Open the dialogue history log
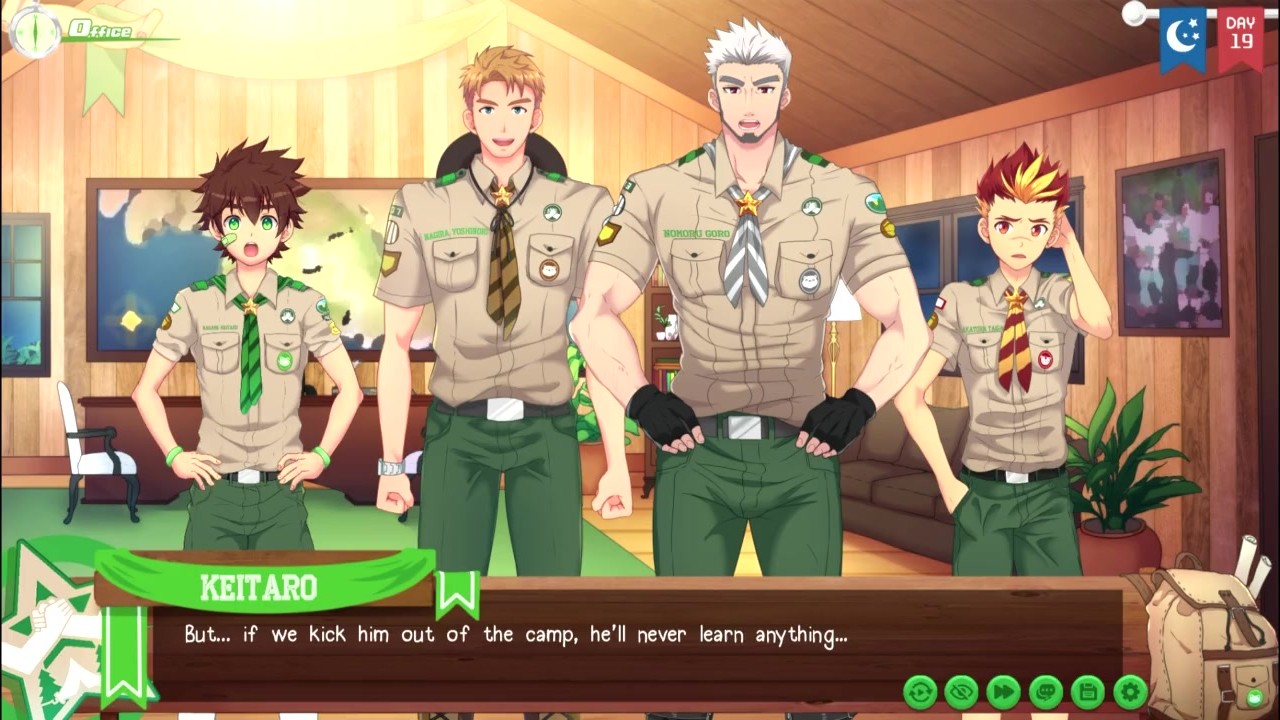1280x720 pixels. 1046,691
